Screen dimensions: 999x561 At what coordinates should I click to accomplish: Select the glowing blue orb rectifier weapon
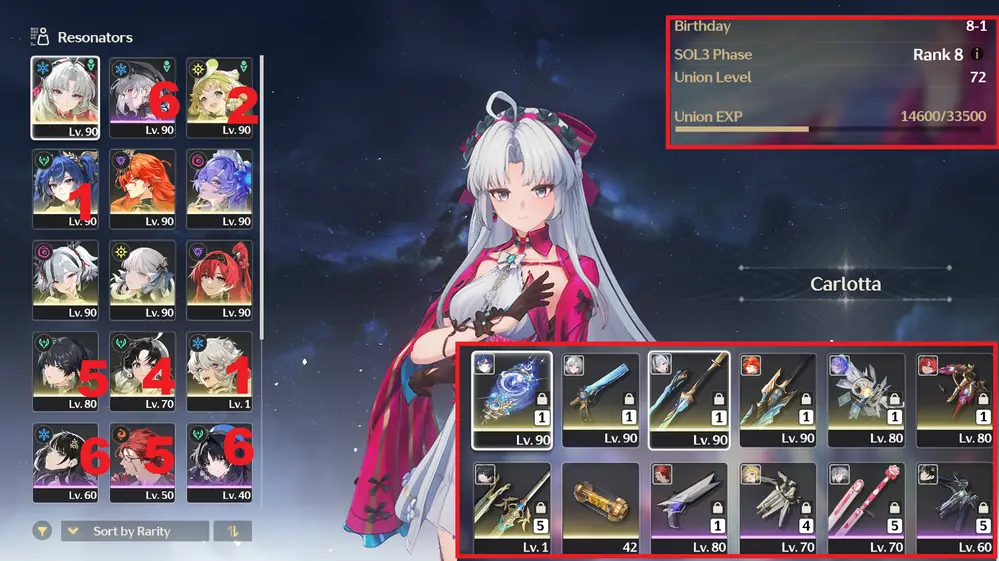[x=511, y=398]
